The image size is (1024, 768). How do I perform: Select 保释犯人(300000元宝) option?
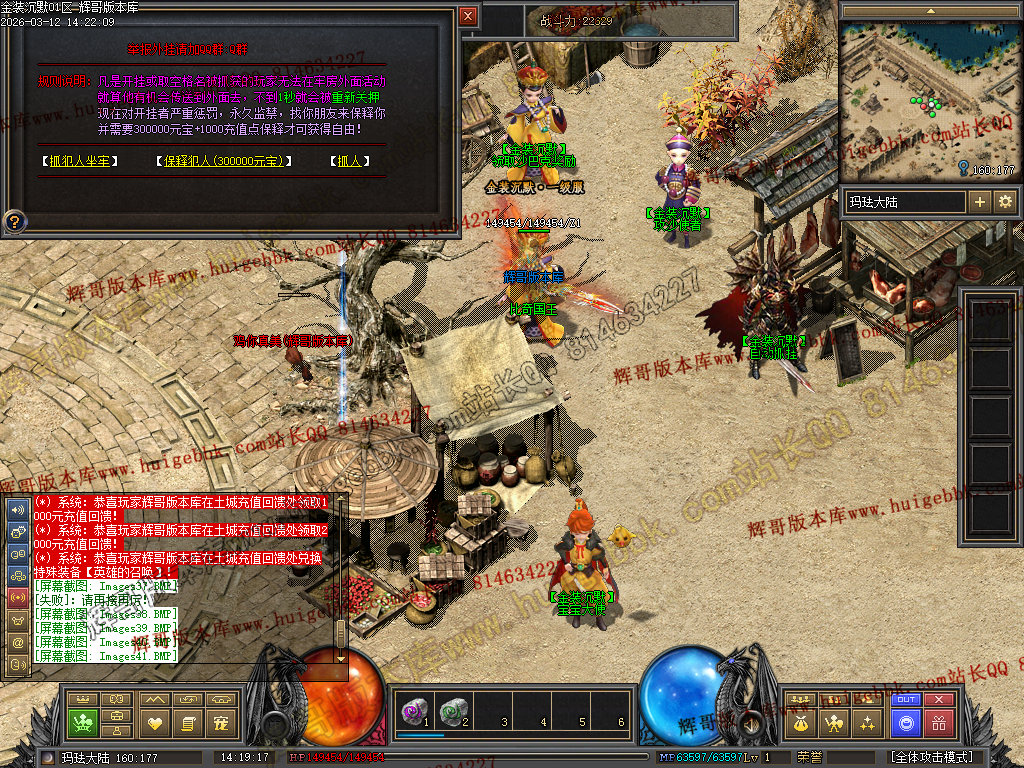(223, 161)
